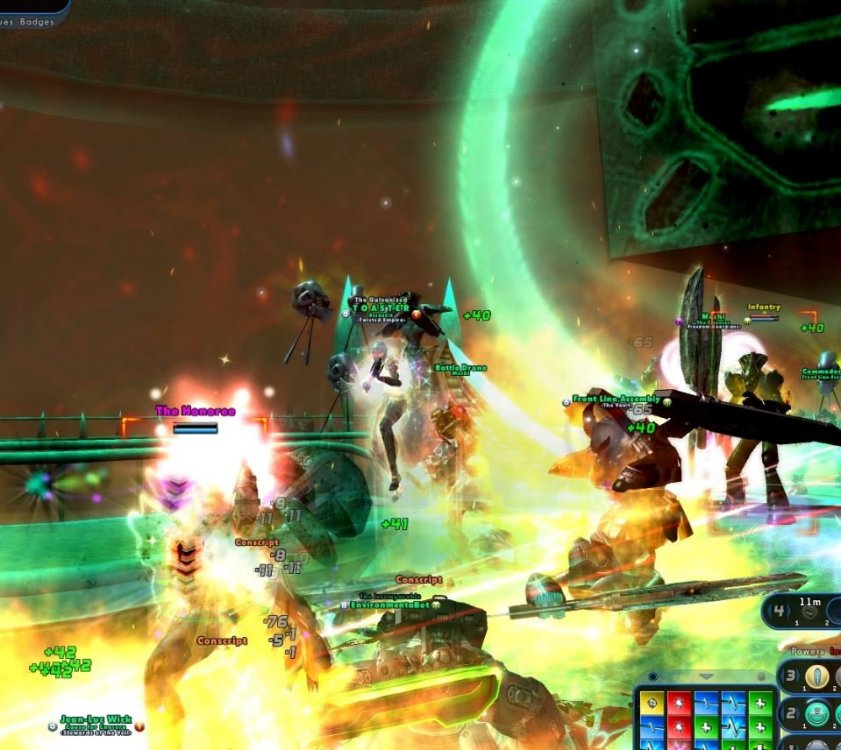Collapse the inspiration tray with the down arrow
Screen dimensions: 841x750
click(x=706, y=677)
